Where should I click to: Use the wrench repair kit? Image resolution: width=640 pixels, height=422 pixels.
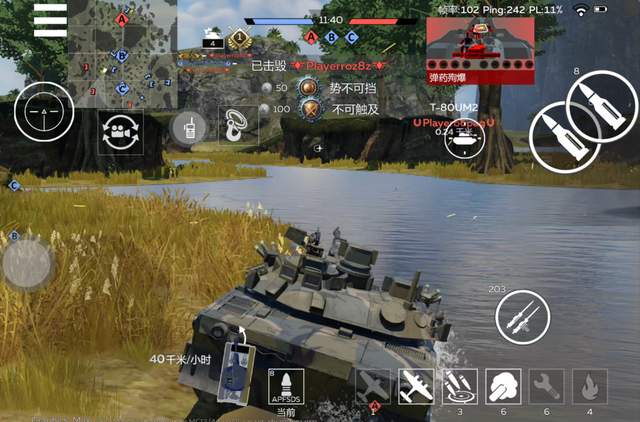coord(546,386)
